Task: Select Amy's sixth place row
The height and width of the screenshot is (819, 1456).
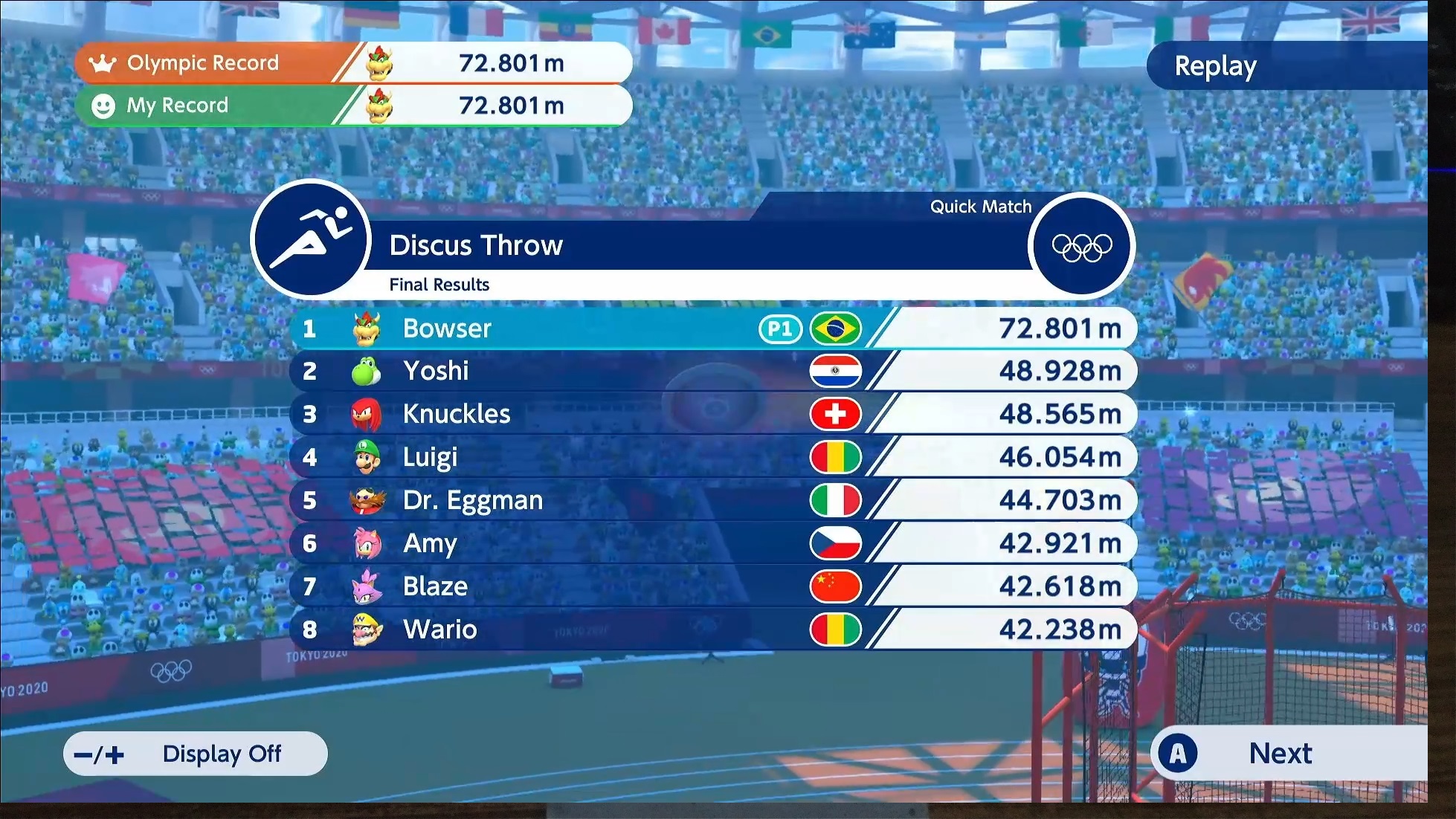Action: coord(712,543)
